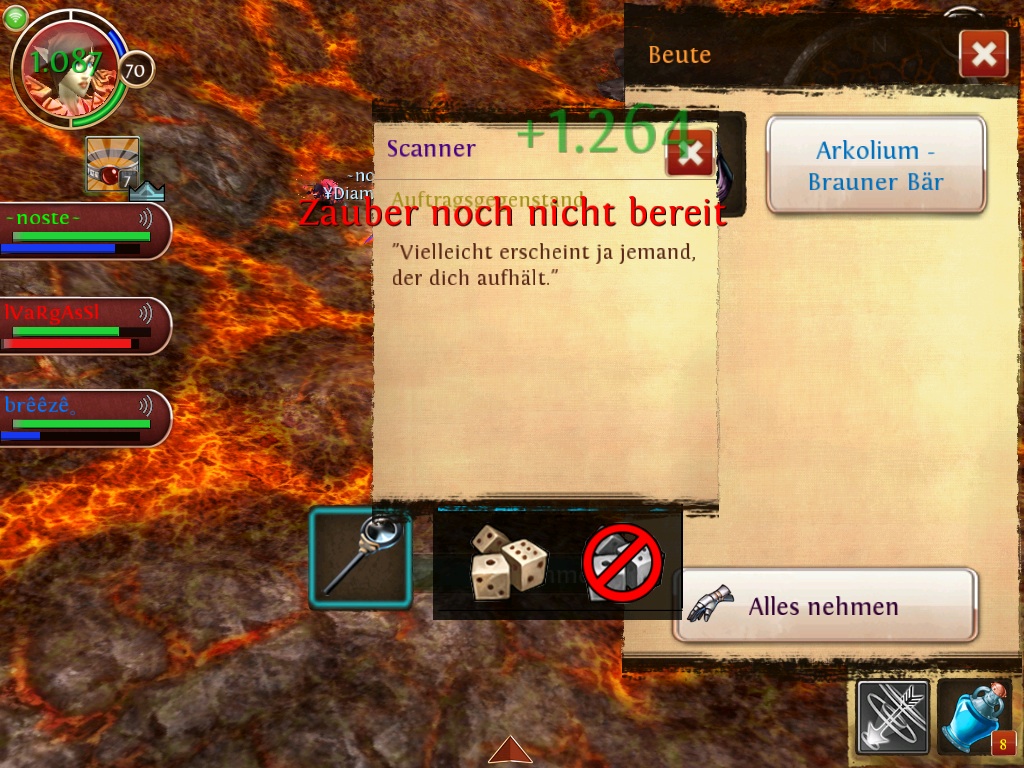Select party member lVaRgAsSl

coord(84,326)
